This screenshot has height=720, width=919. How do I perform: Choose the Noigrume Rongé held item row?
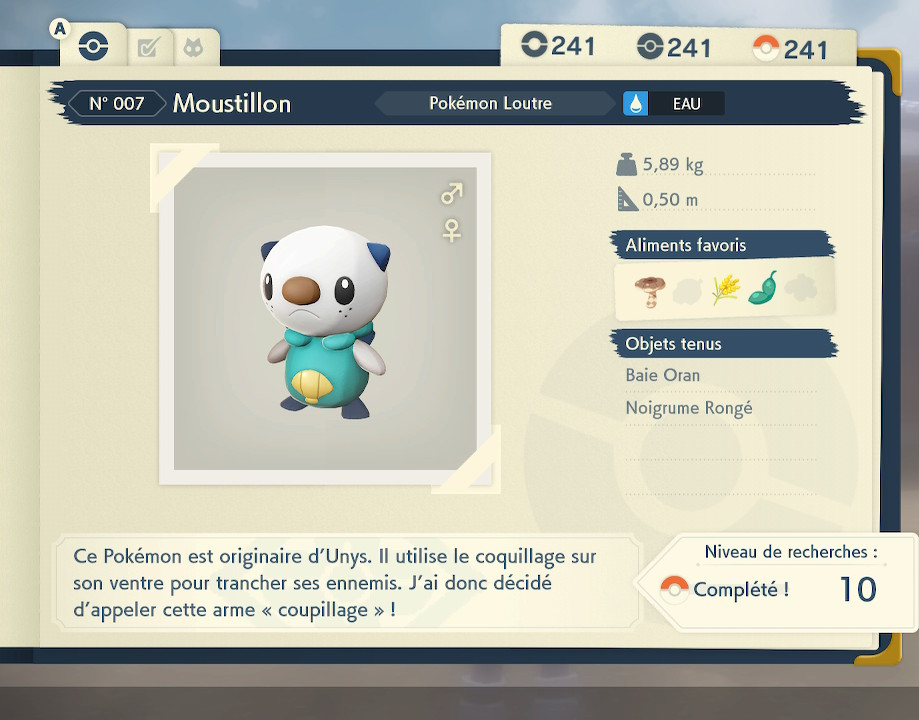[x=689, y=408]
